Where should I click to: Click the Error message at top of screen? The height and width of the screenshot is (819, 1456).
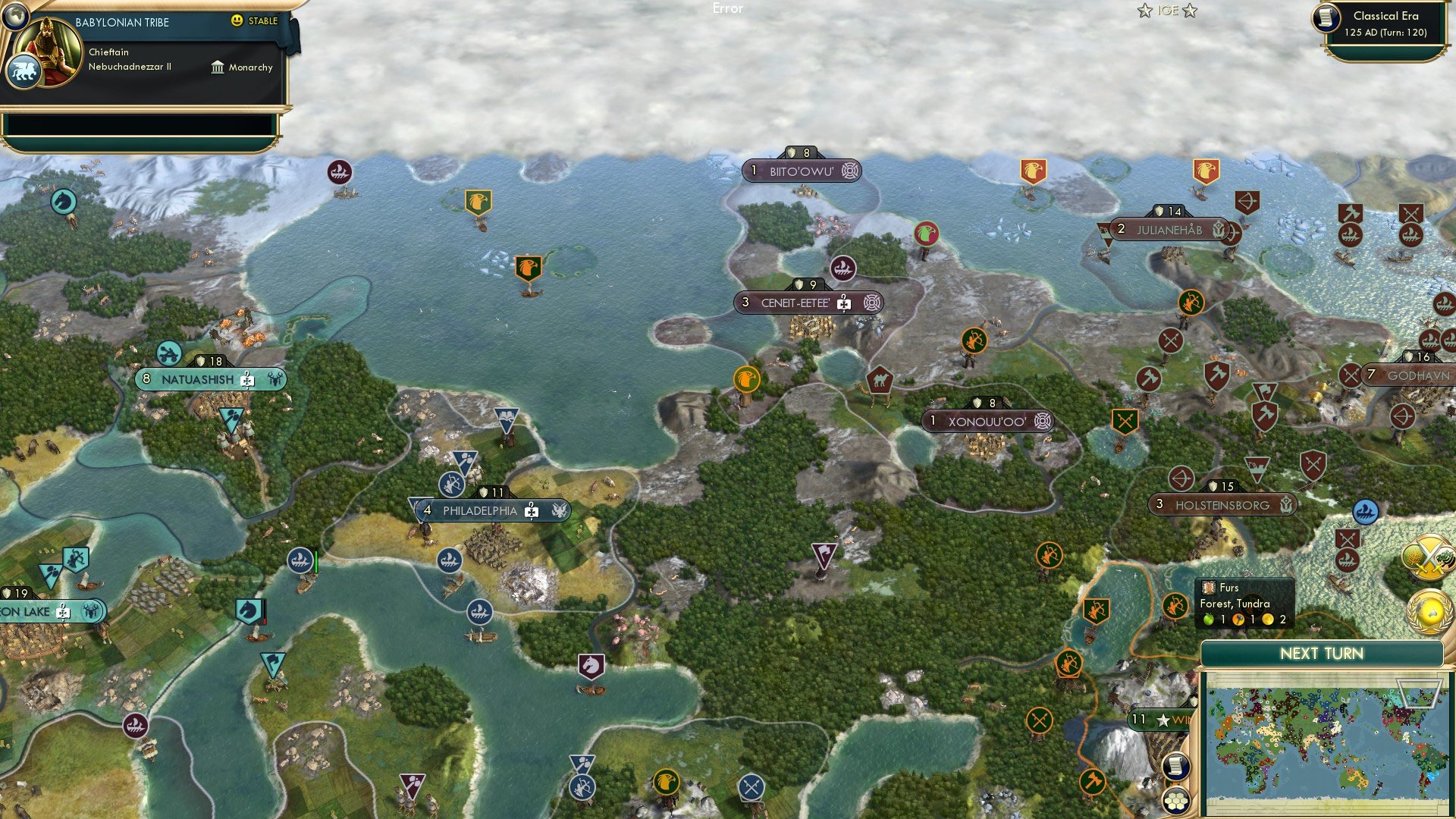coord(729,8)
